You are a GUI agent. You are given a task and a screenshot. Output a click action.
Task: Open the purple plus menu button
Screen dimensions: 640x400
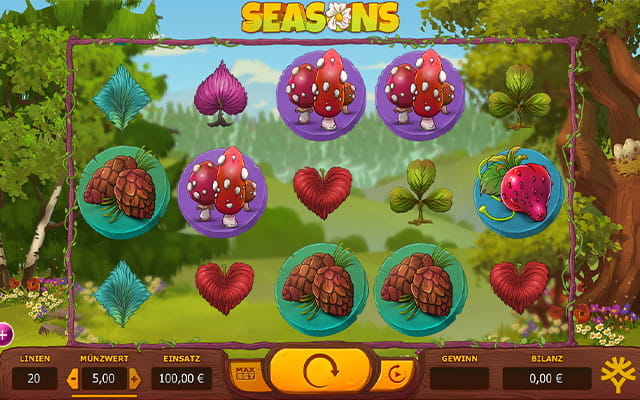point(4,333)
